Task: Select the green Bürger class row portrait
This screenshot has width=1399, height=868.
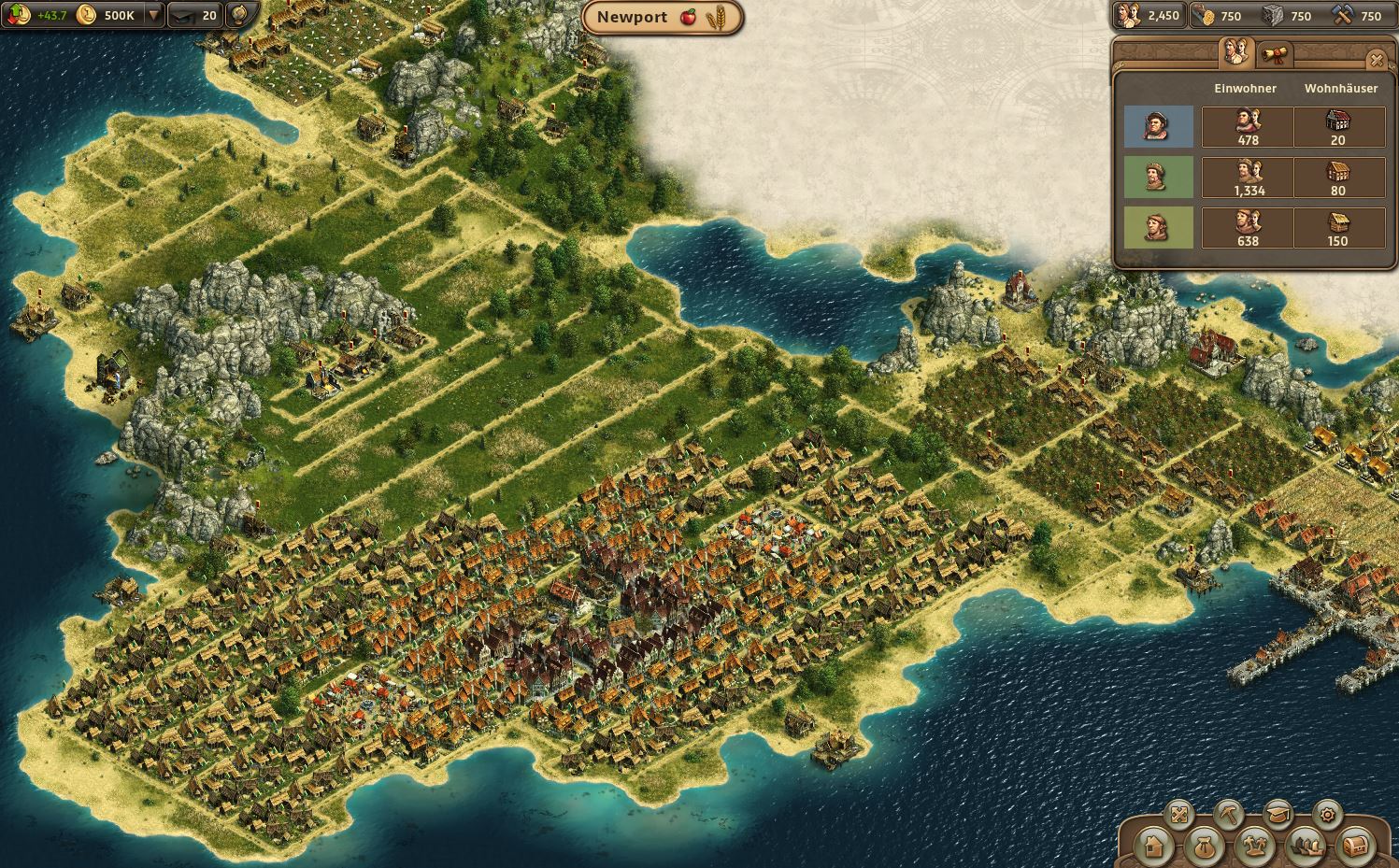Action: click(1159, 178)
